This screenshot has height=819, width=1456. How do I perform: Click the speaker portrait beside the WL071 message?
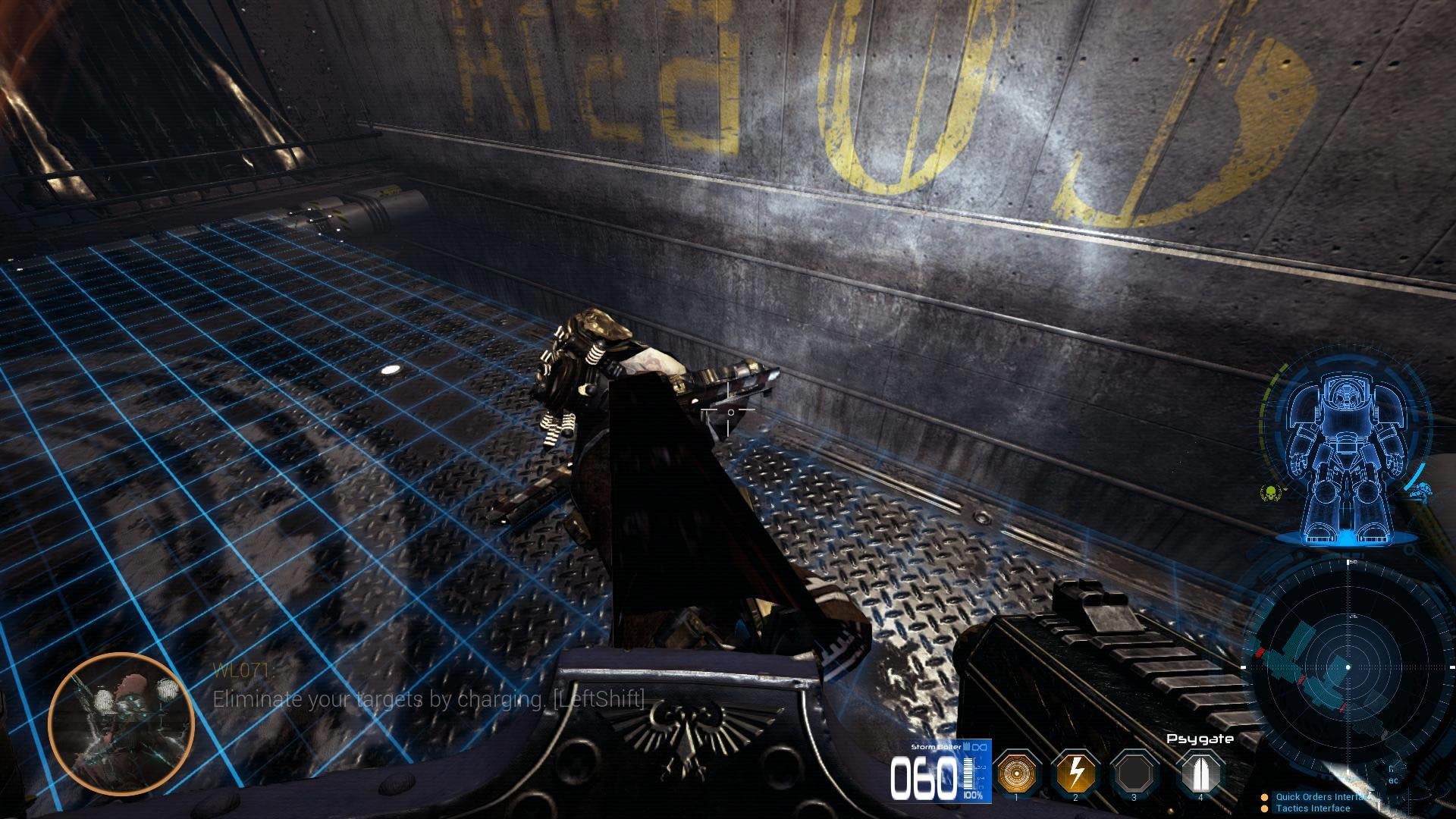tap(121, 723)
